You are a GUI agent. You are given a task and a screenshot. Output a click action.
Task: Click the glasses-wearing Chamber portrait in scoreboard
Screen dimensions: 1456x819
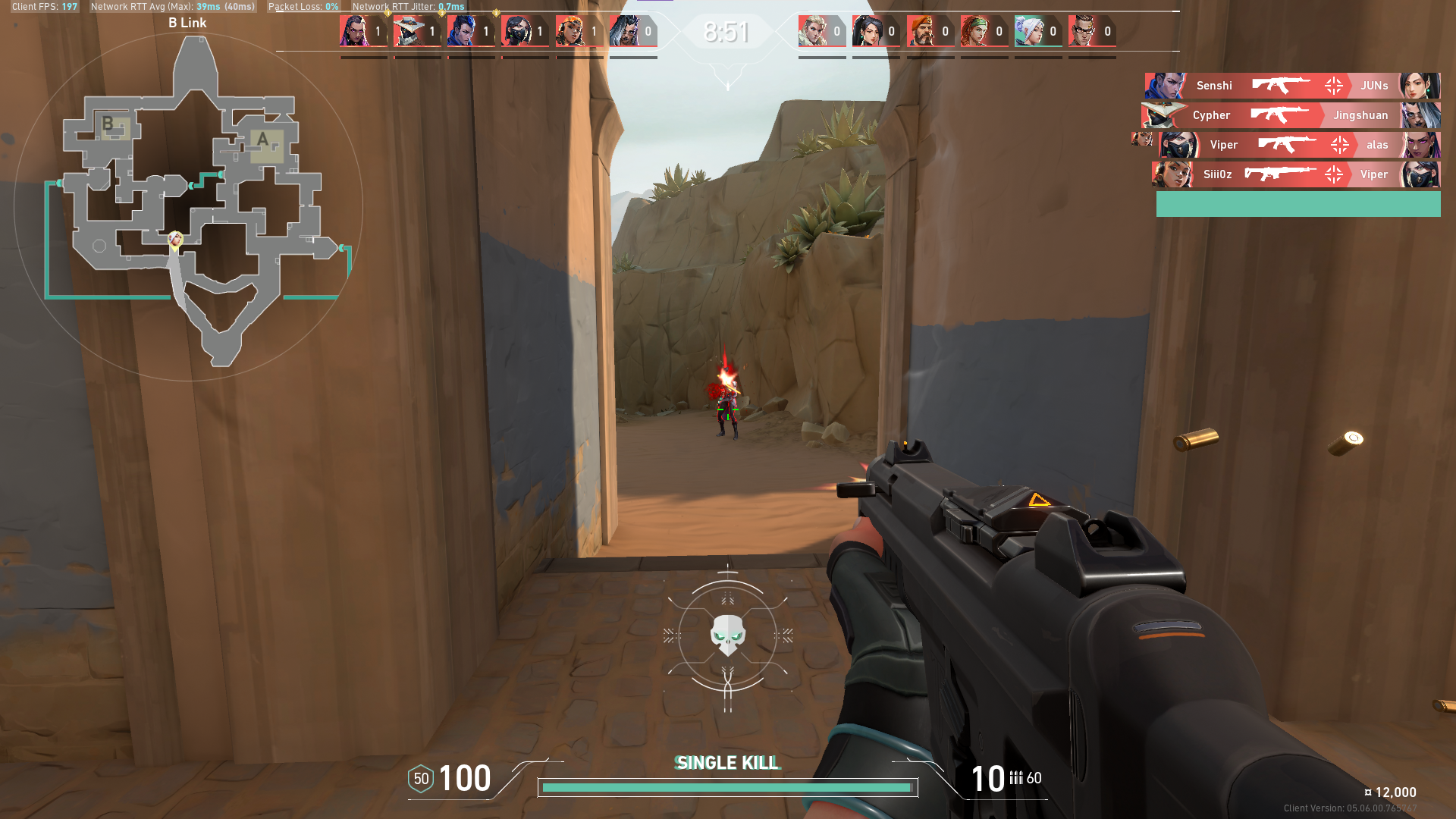(1084, 32)
